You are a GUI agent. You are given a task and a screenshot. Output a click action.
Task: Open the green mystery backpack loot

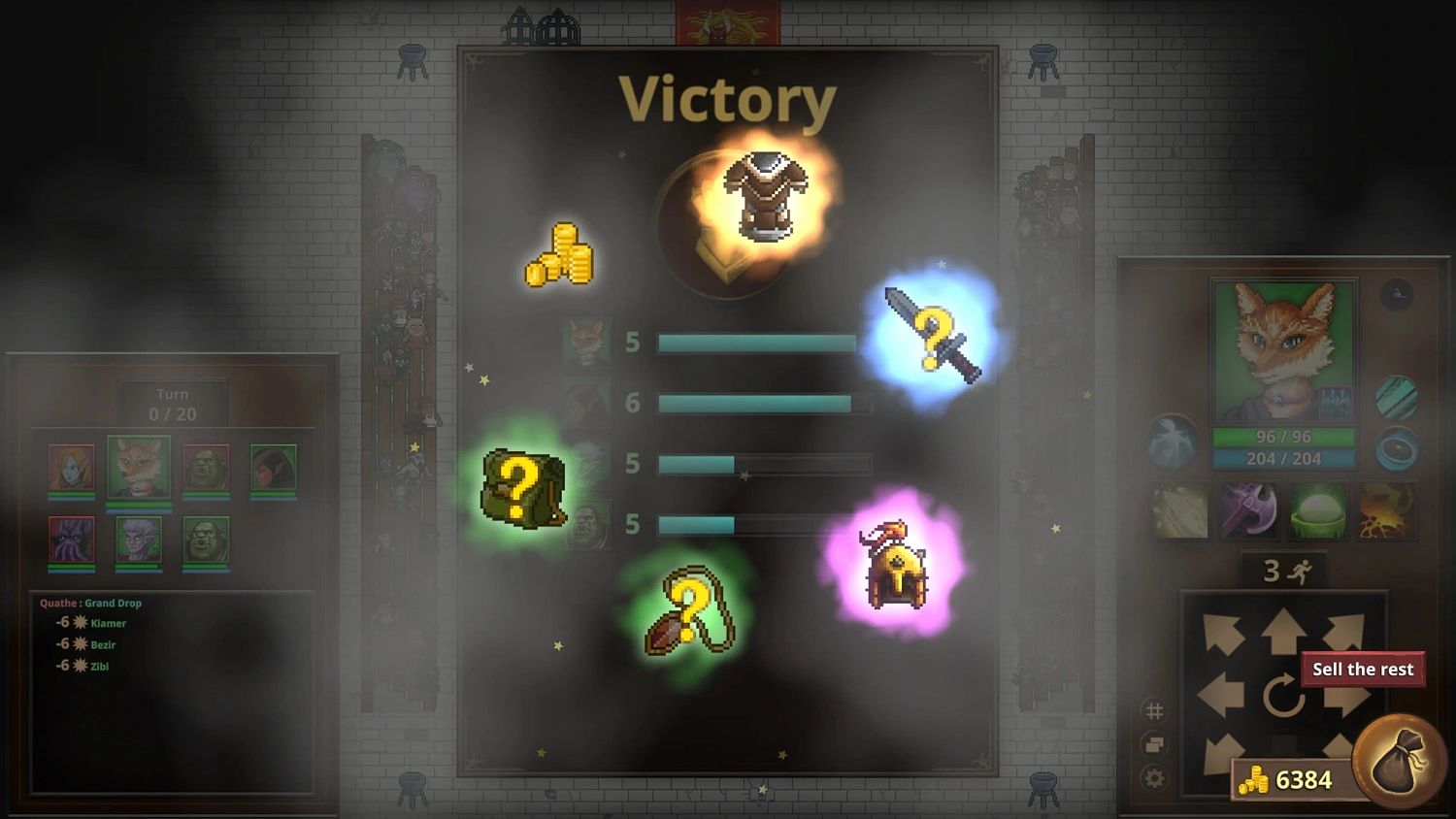(522, 488)
